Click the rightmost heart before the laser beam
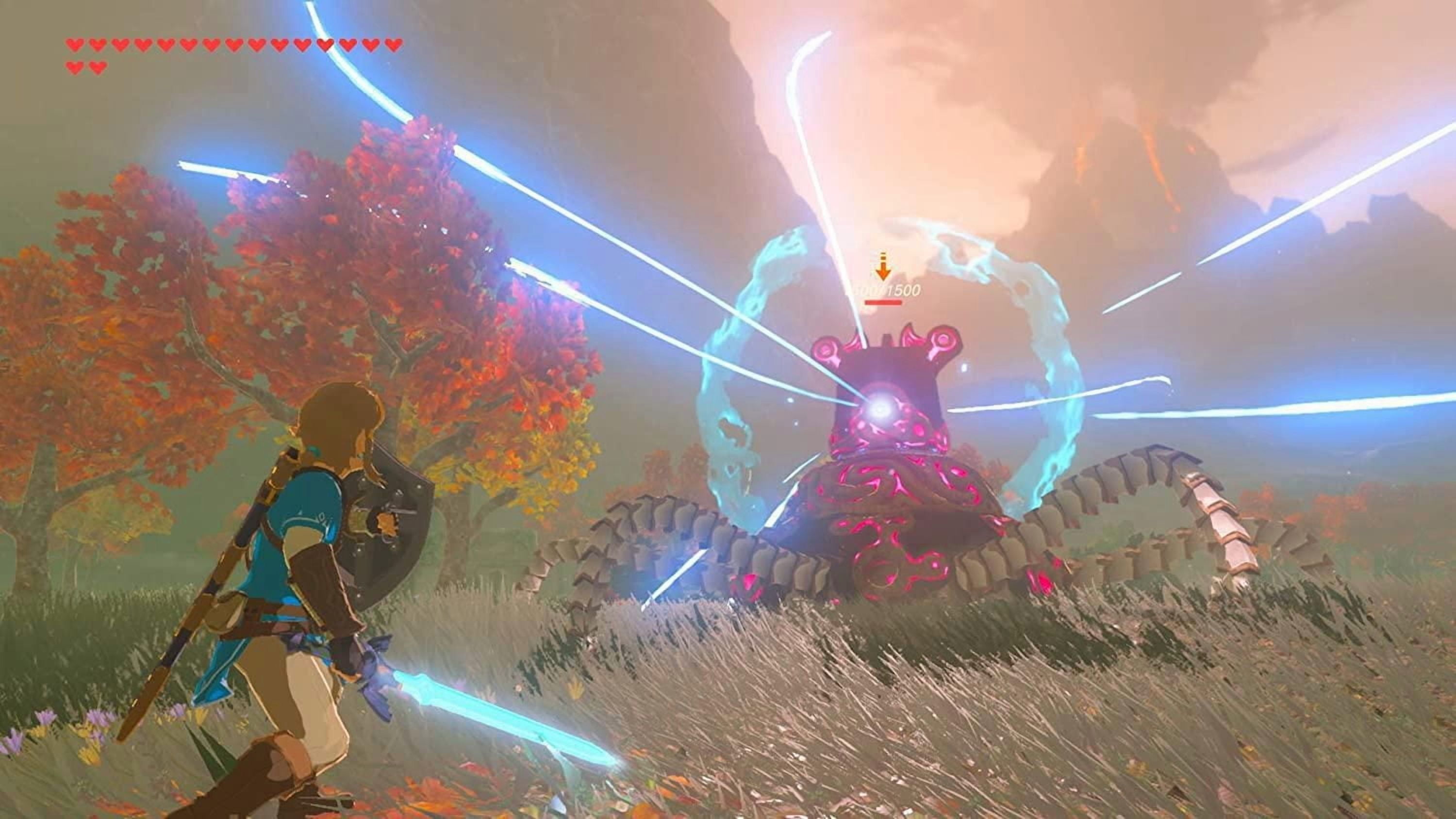The image size is (1456, 819). tap(303, 44)
